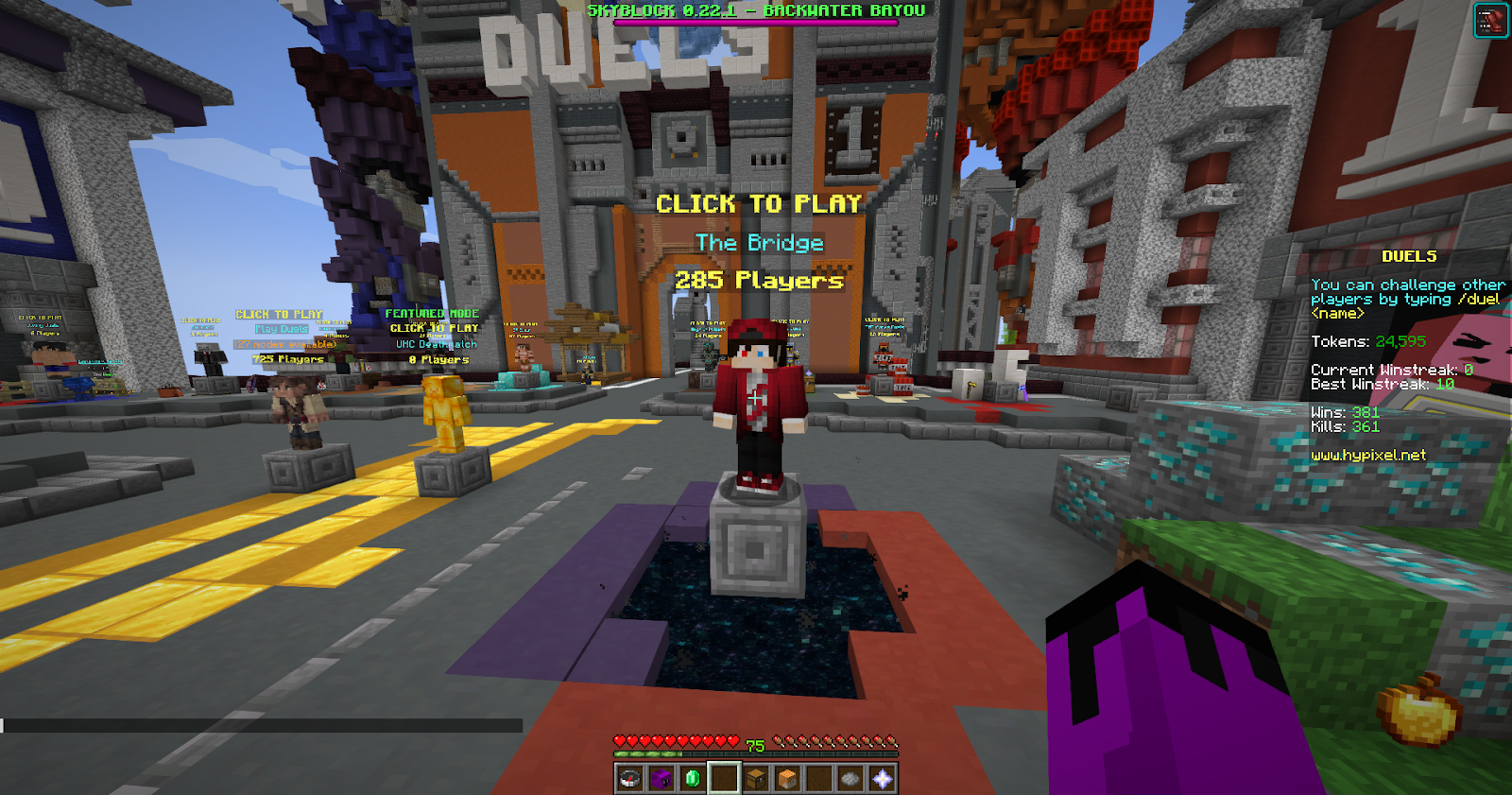Viewport: 1512px width, 795px height.
Task: Select the compass in the hotbar
Action: click(x=629, y=777)
